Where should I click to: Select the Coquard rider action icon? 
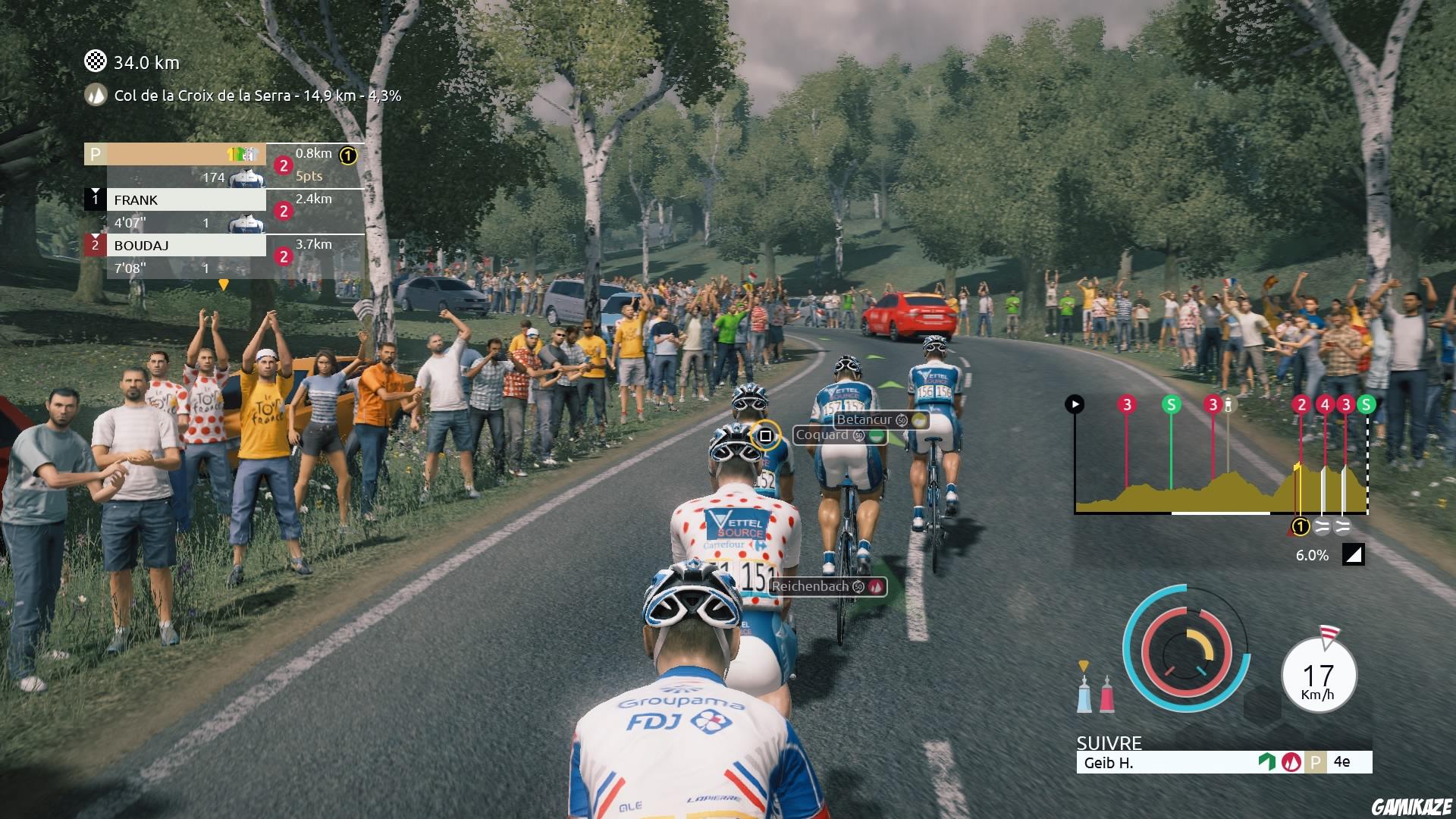coord(876,436)
